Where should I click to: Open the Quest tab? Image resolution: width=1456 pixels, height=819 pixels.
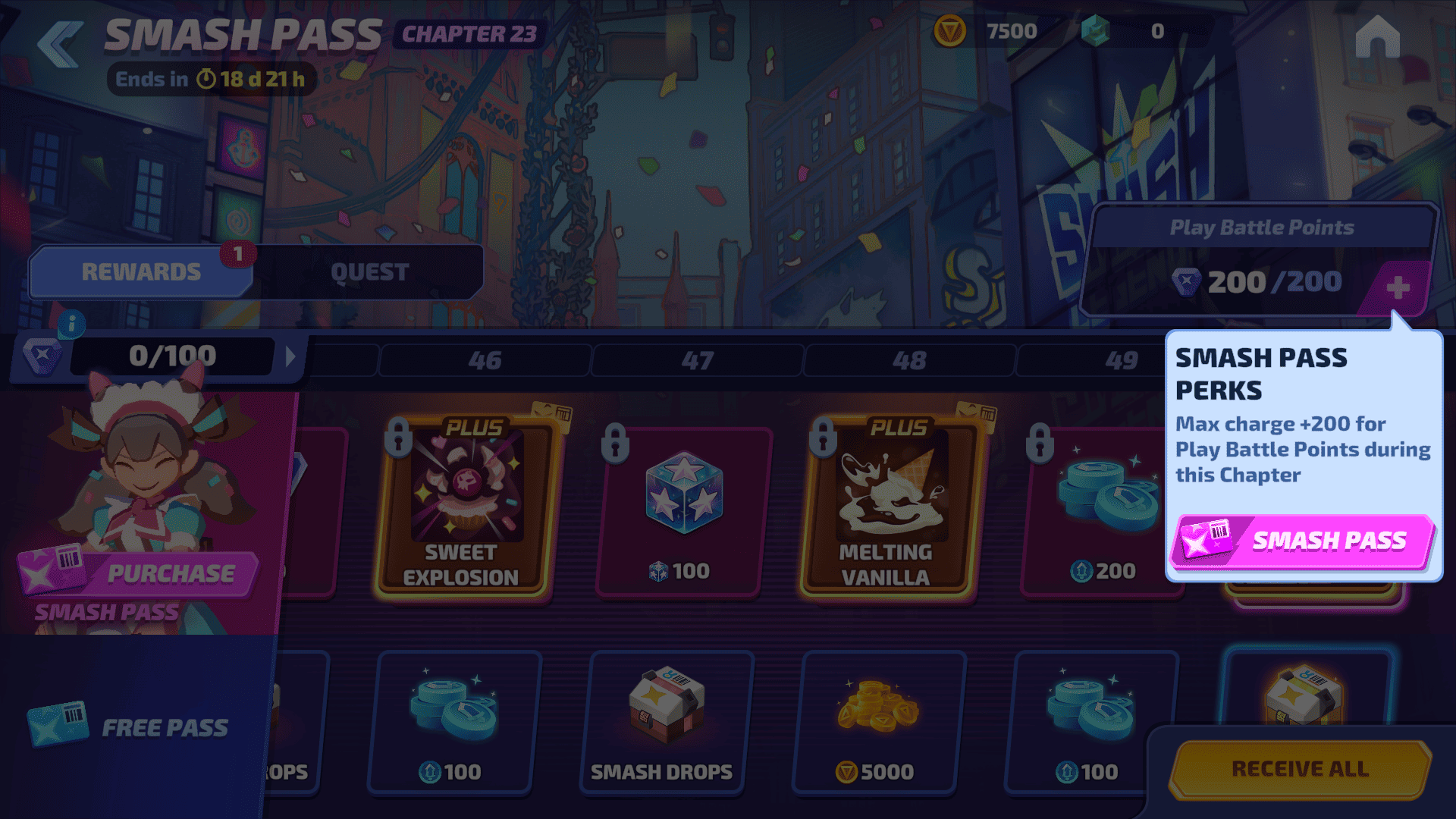coord(369,272)
